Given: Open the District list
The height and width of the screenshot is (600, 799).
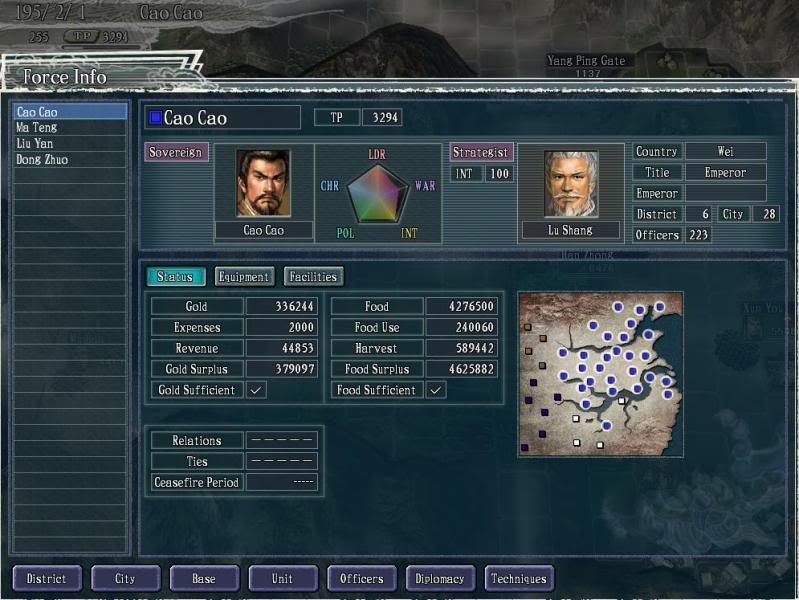Looking at the screenshot, I should pos(46,579).
